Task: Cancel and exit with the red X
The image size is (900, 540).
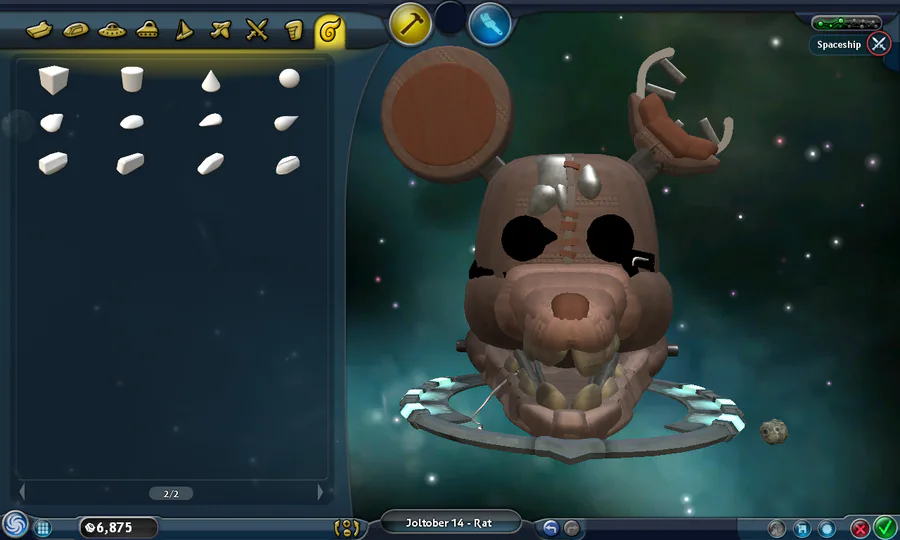Action: 859,528
